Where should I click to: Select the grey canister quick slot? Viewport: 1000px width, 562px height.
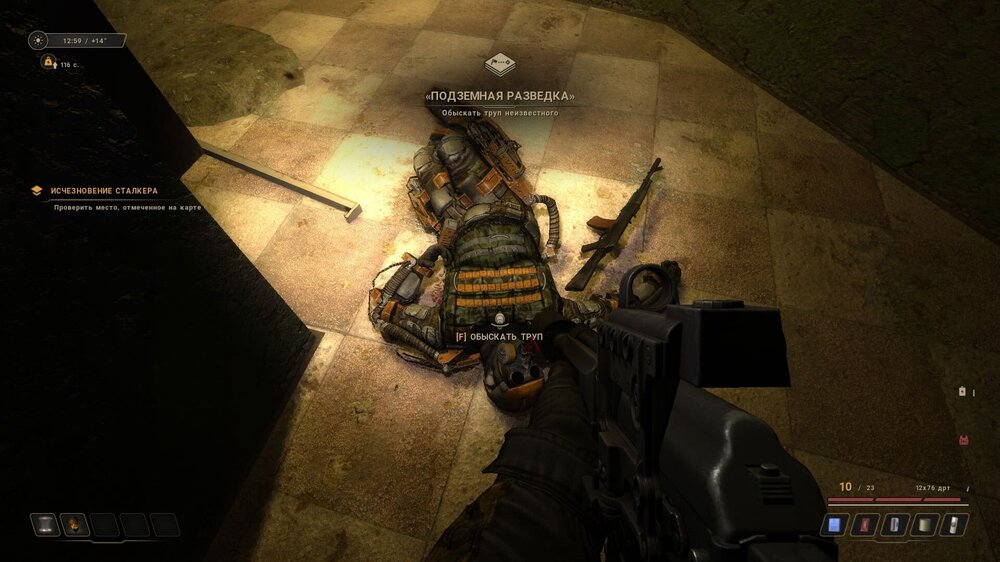tap(46, 524)
